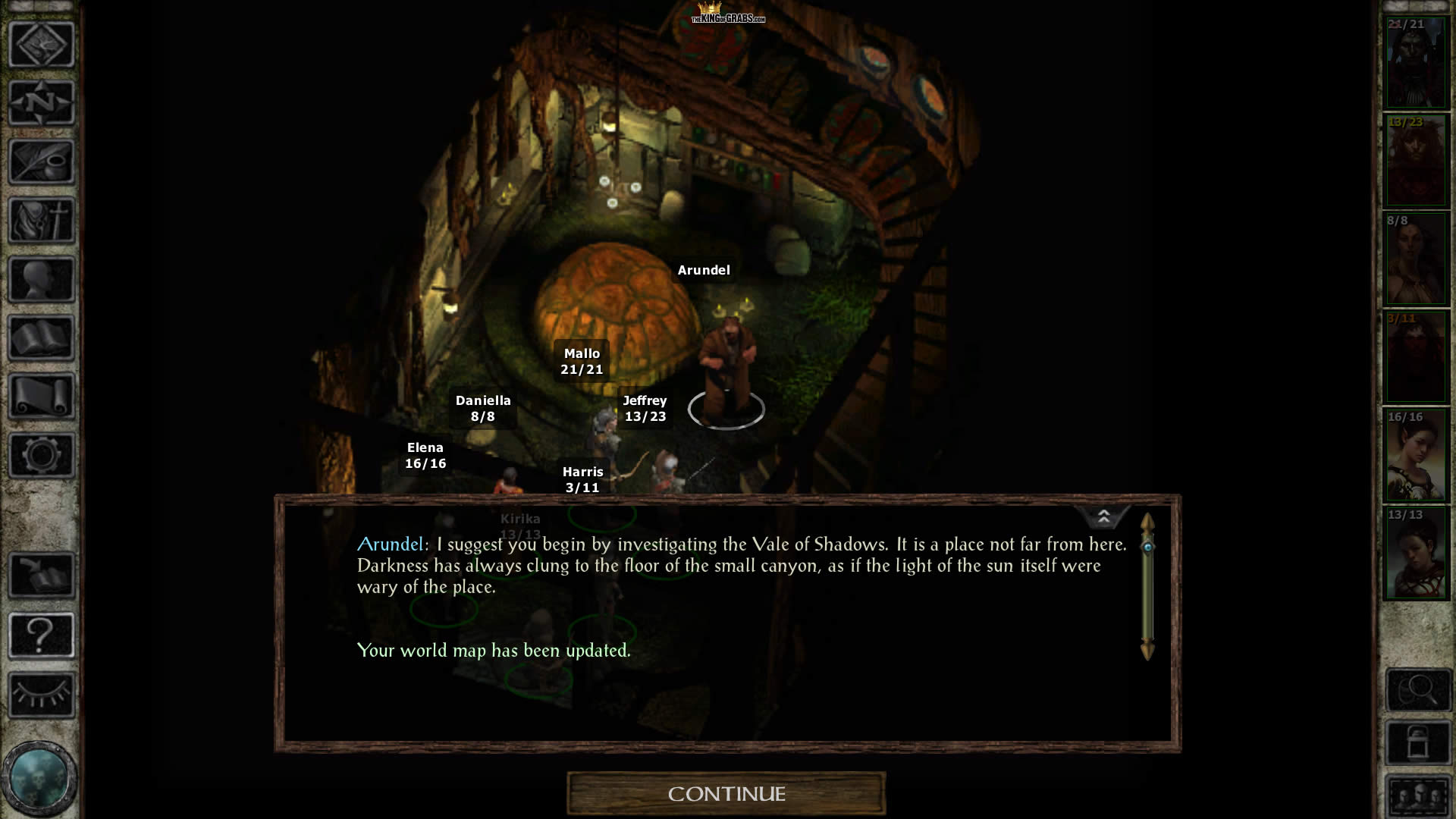Click the magnifying glass button
Screen dimensions: 1456x819
[1417, 690]
